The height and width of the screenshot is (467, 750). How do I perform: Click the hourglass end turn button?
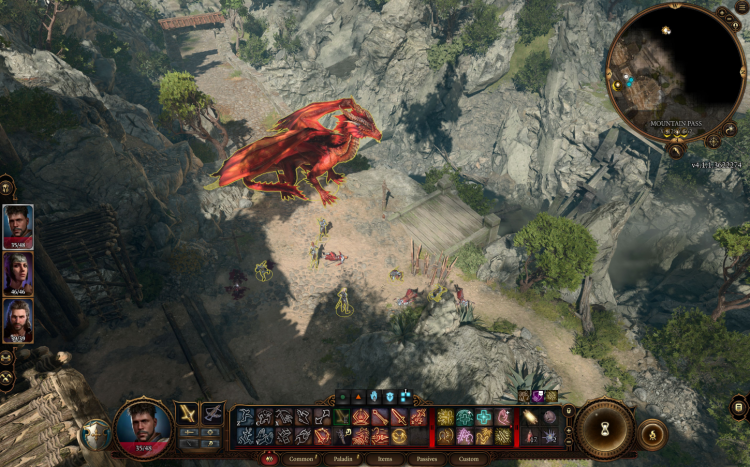[604, 429]
